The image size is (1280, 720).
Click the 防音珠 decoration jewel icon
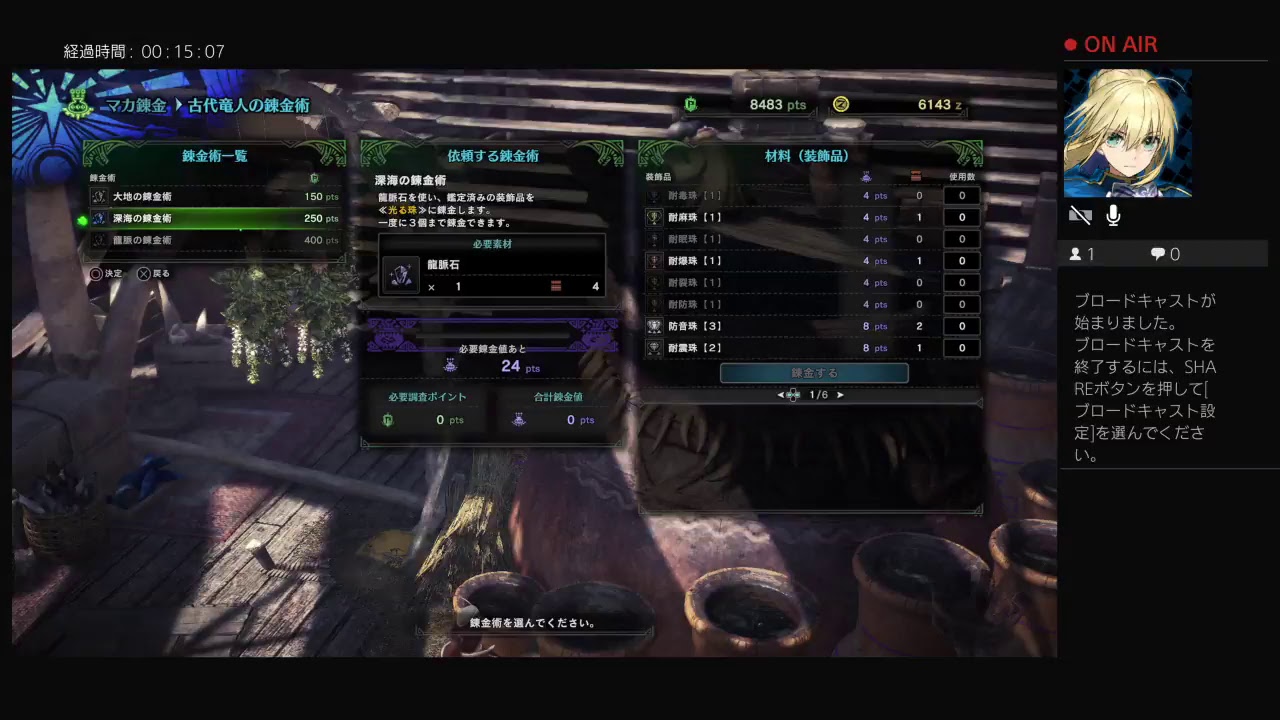pos(654,326)
